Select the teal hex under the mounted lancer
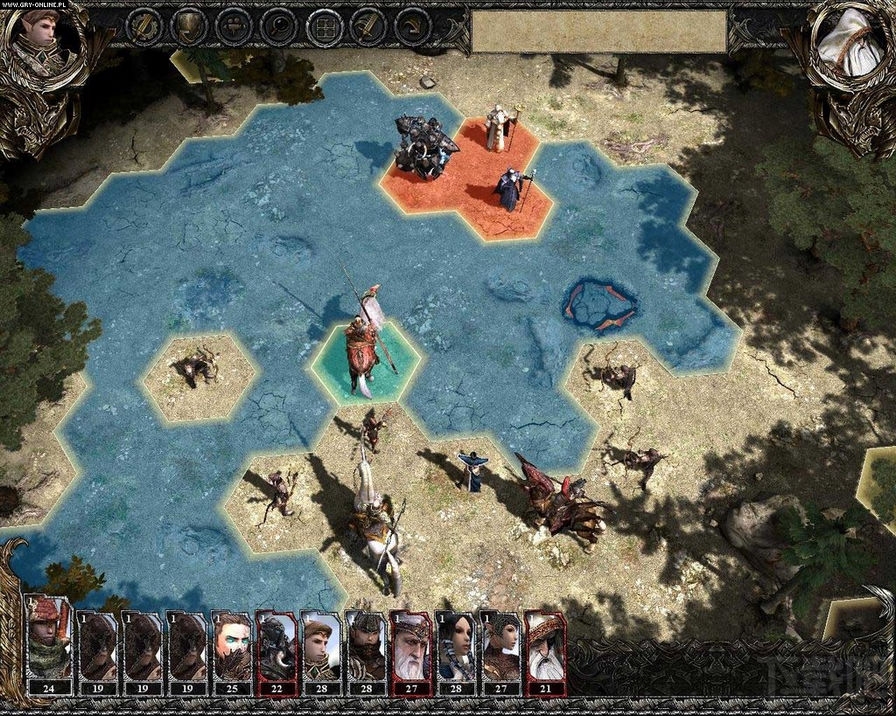Viewport: 896px width, 716px height. coord(365,365)
